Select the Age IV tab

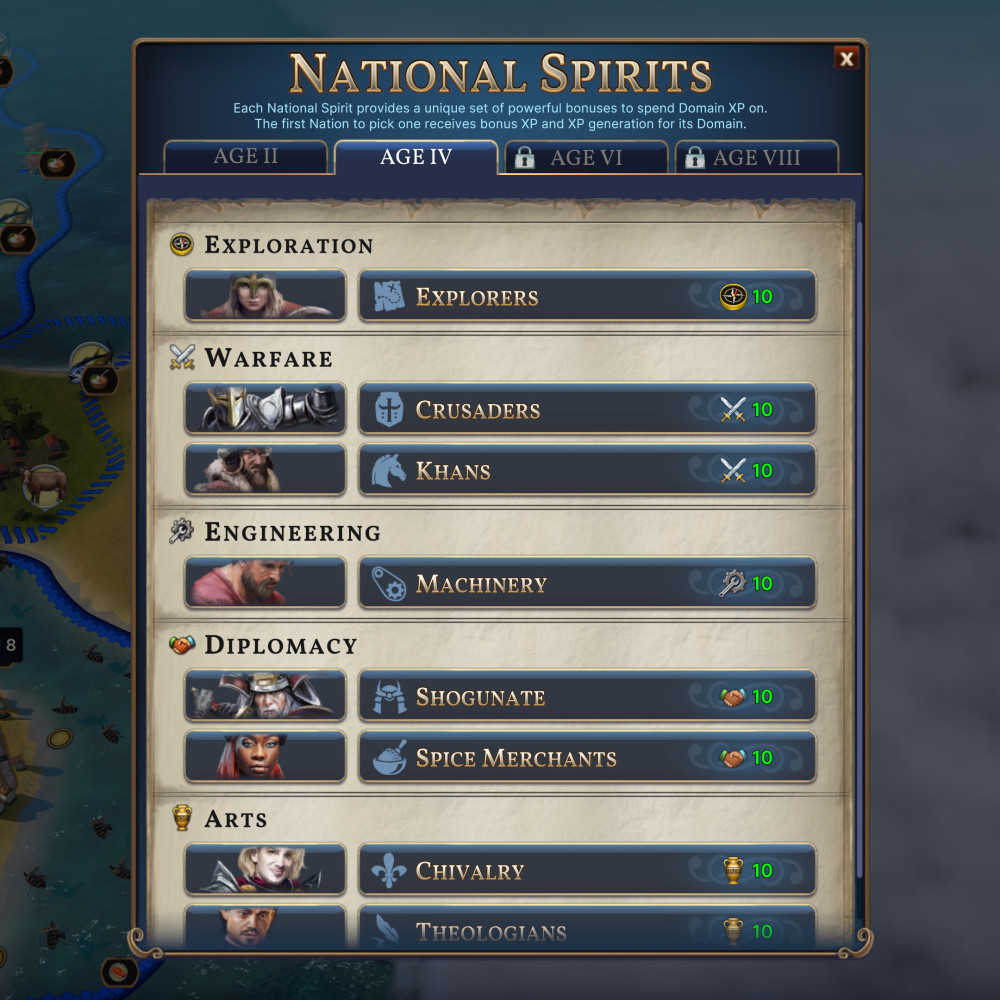click(416, 158)
